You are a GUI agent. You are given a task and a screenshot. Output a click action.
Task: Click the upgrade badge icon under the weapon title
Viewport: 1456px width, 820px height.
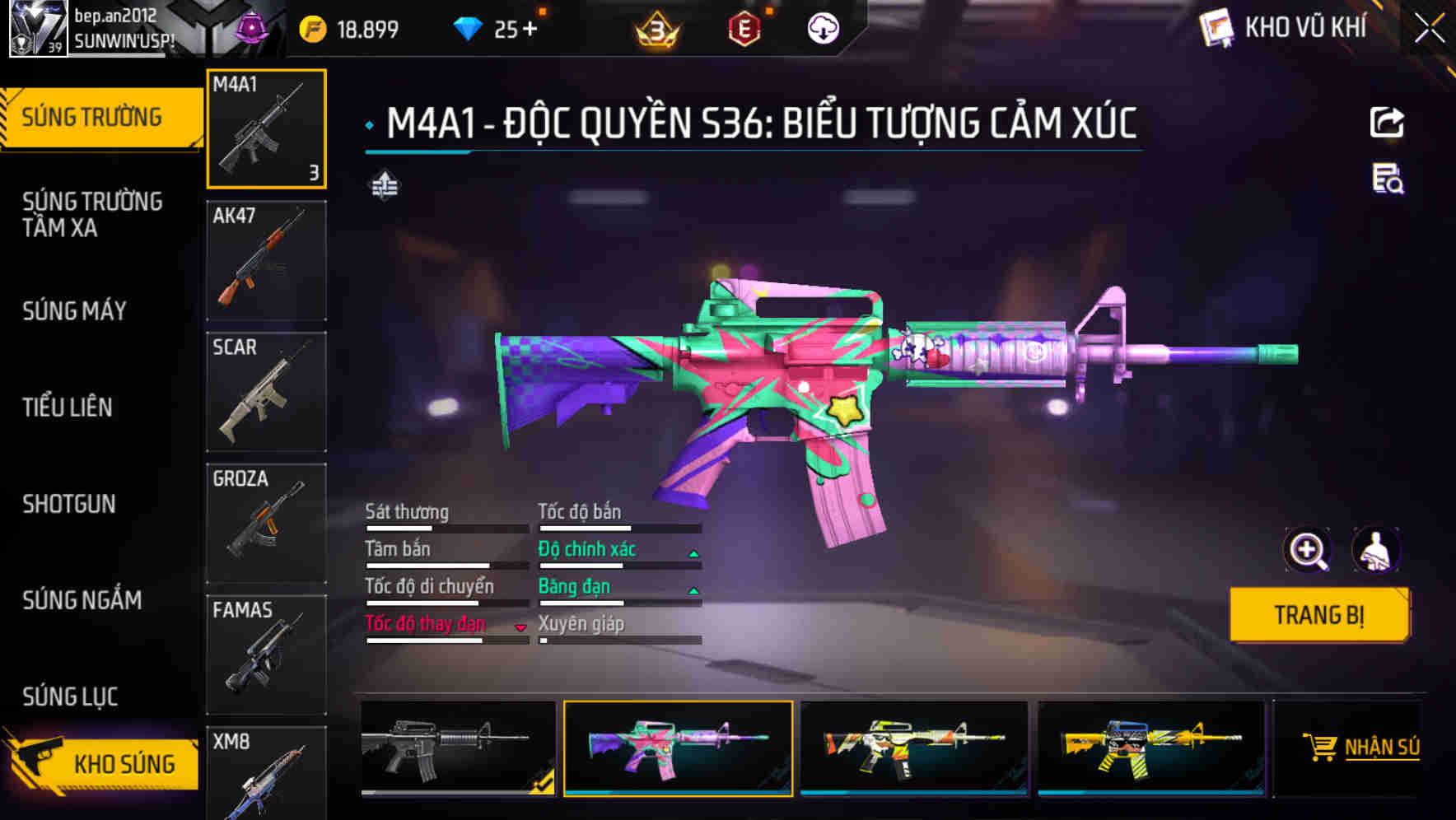384,185
